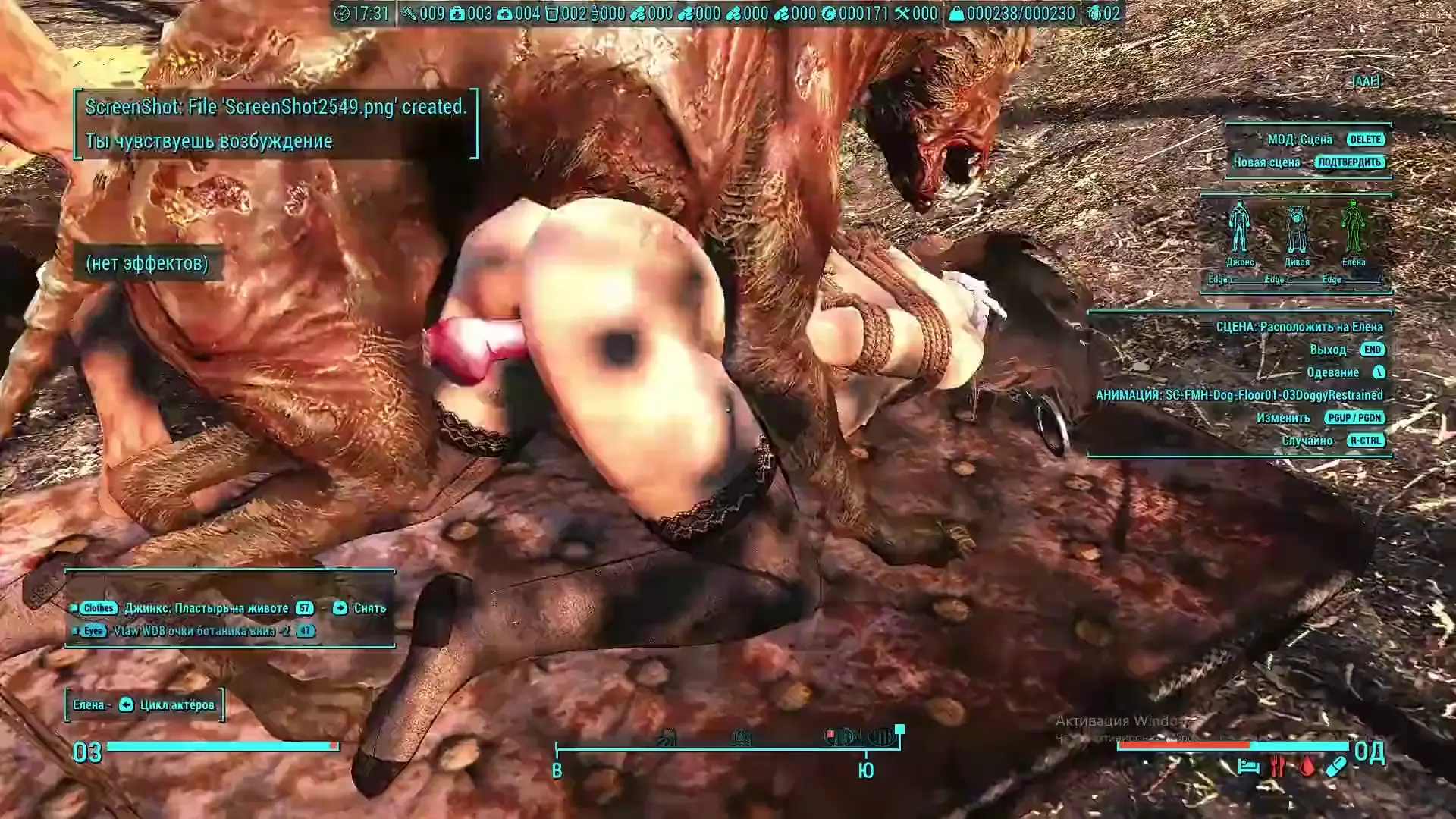Click the bed status icon
Viewport: 1456px width, 819px height.
(1248, 767)
